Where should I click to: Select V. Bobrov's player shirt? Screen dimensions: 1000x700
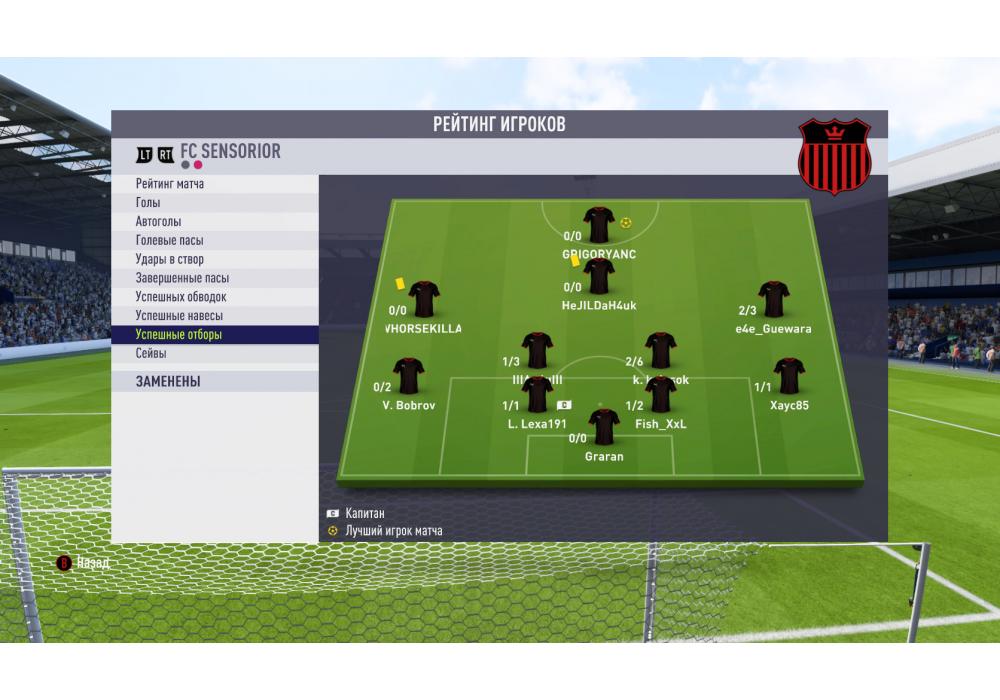[409, 377]
